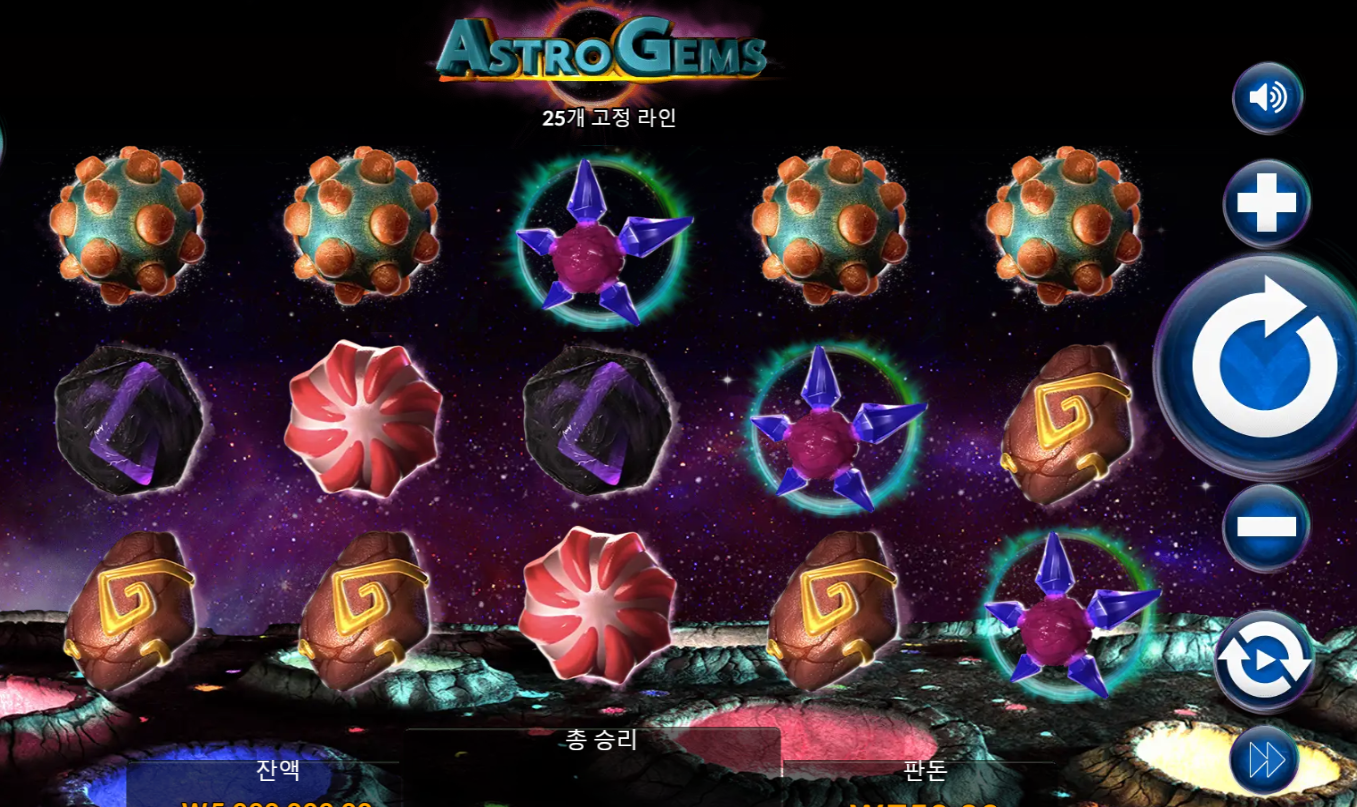Increase the bet with the plus button

(1266, 203)
